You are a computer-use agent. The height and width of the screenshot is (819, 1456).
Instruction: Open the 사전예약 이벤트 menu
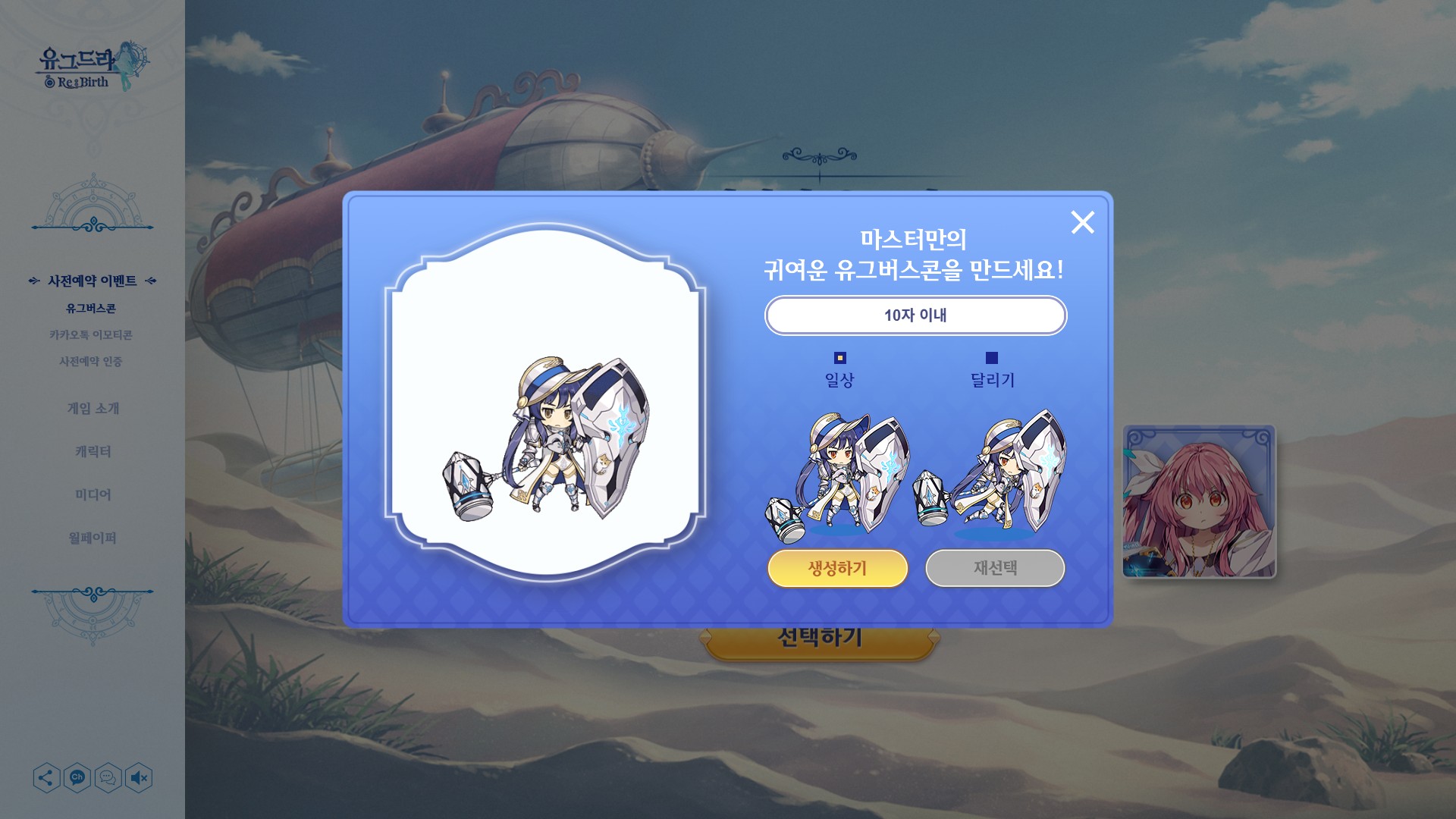92,281
